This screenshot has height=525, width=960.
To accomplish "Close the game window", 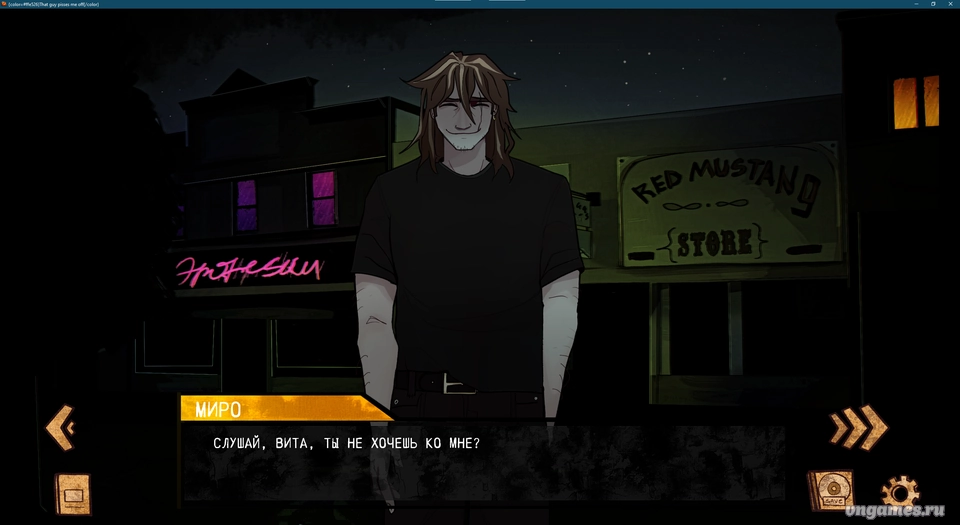I will 950,4.
